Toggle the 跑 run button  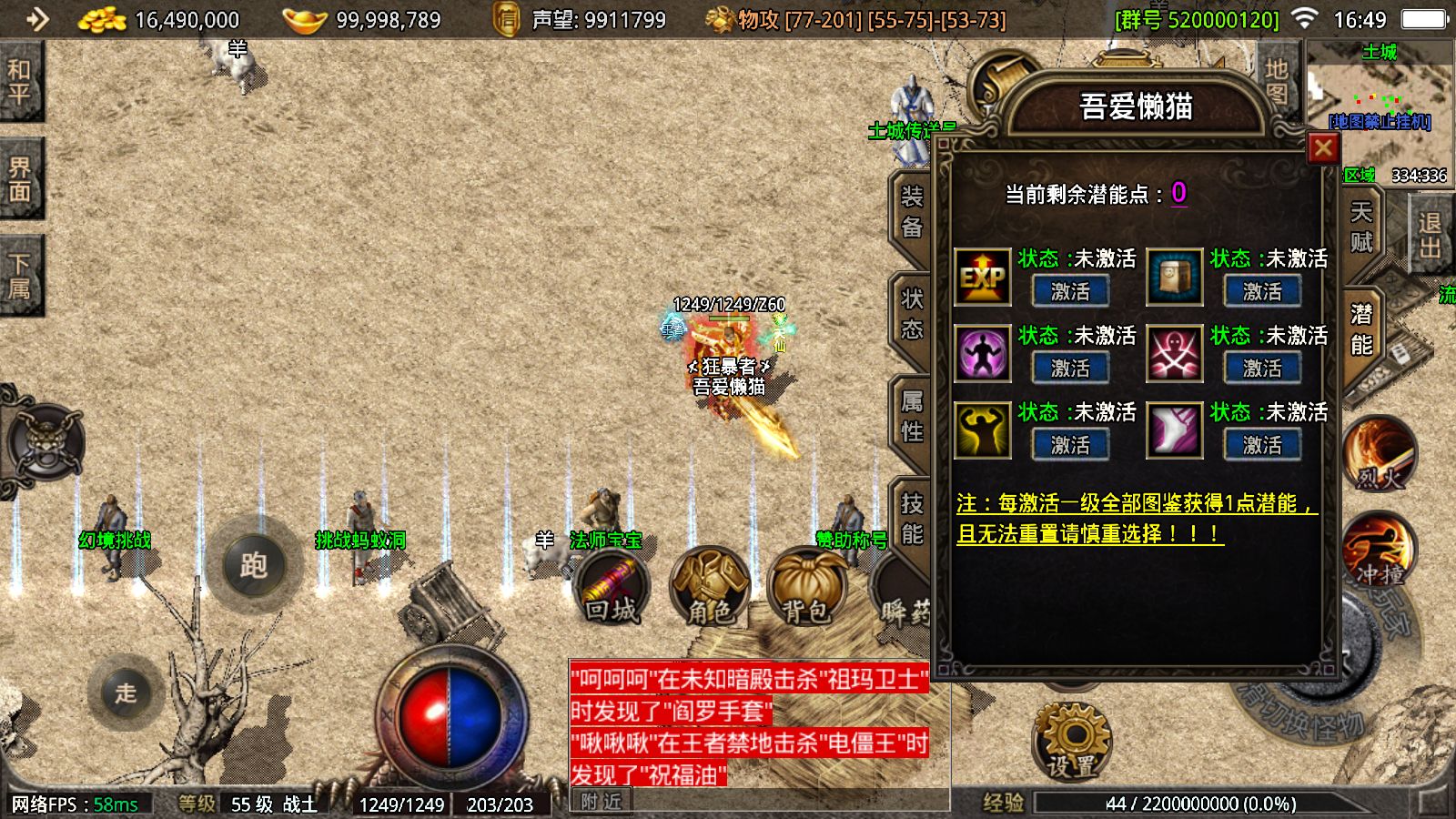point(253,565)
